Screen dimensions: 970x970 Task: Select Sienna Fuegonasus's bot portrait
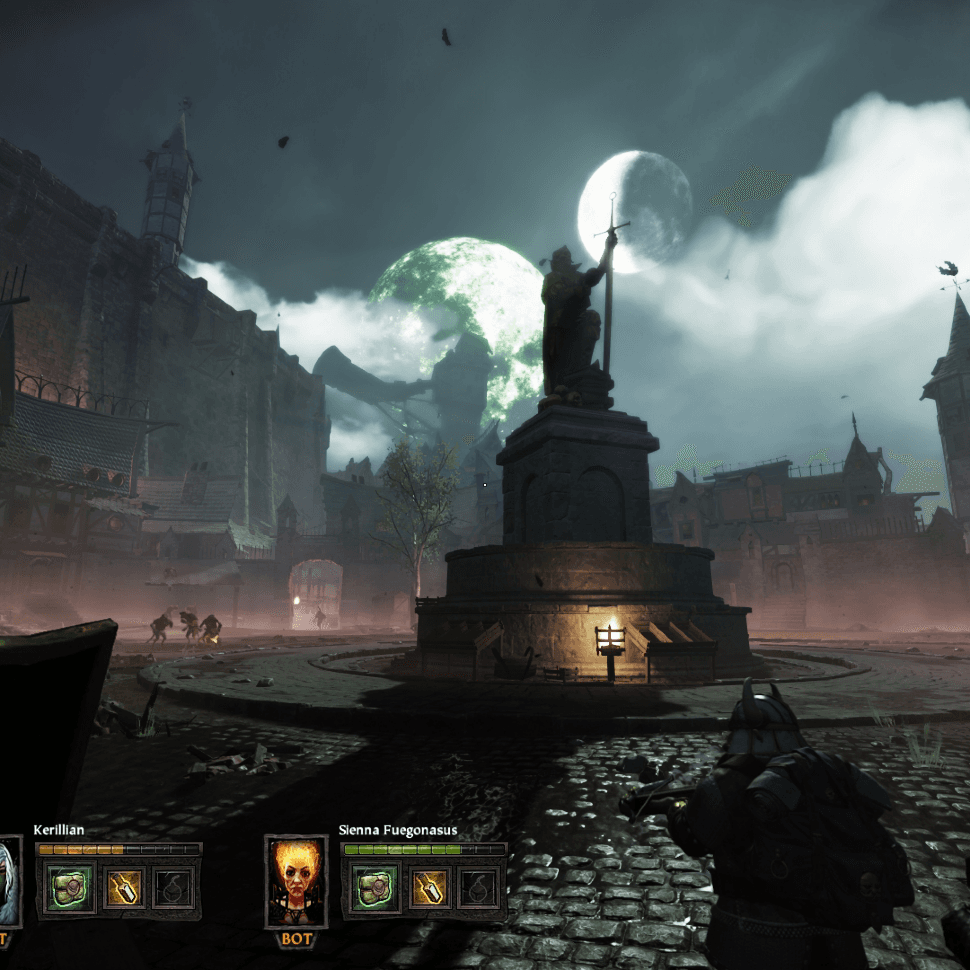[296, 882]
